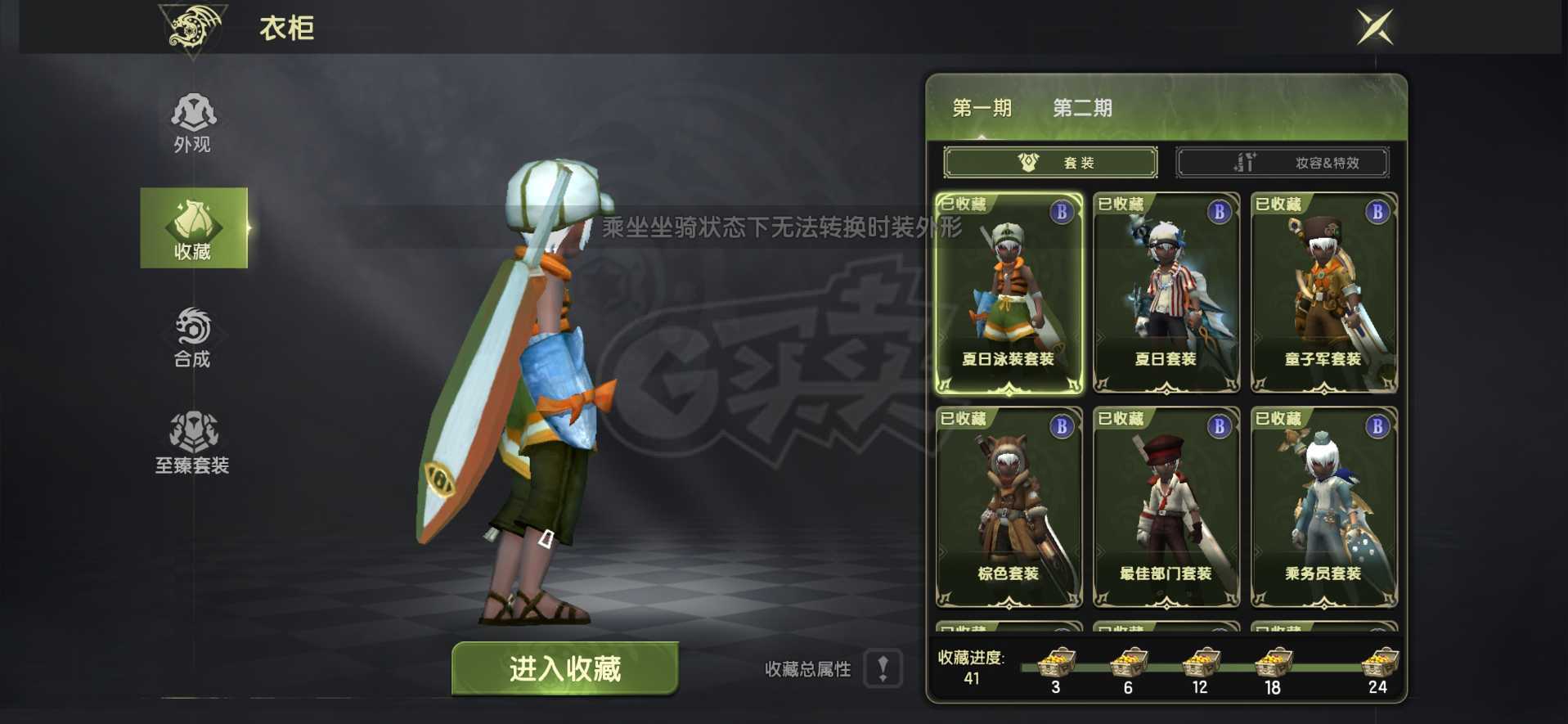Click the 收藏总属性 label
1568x724 pixels.
tap(806, 669)
